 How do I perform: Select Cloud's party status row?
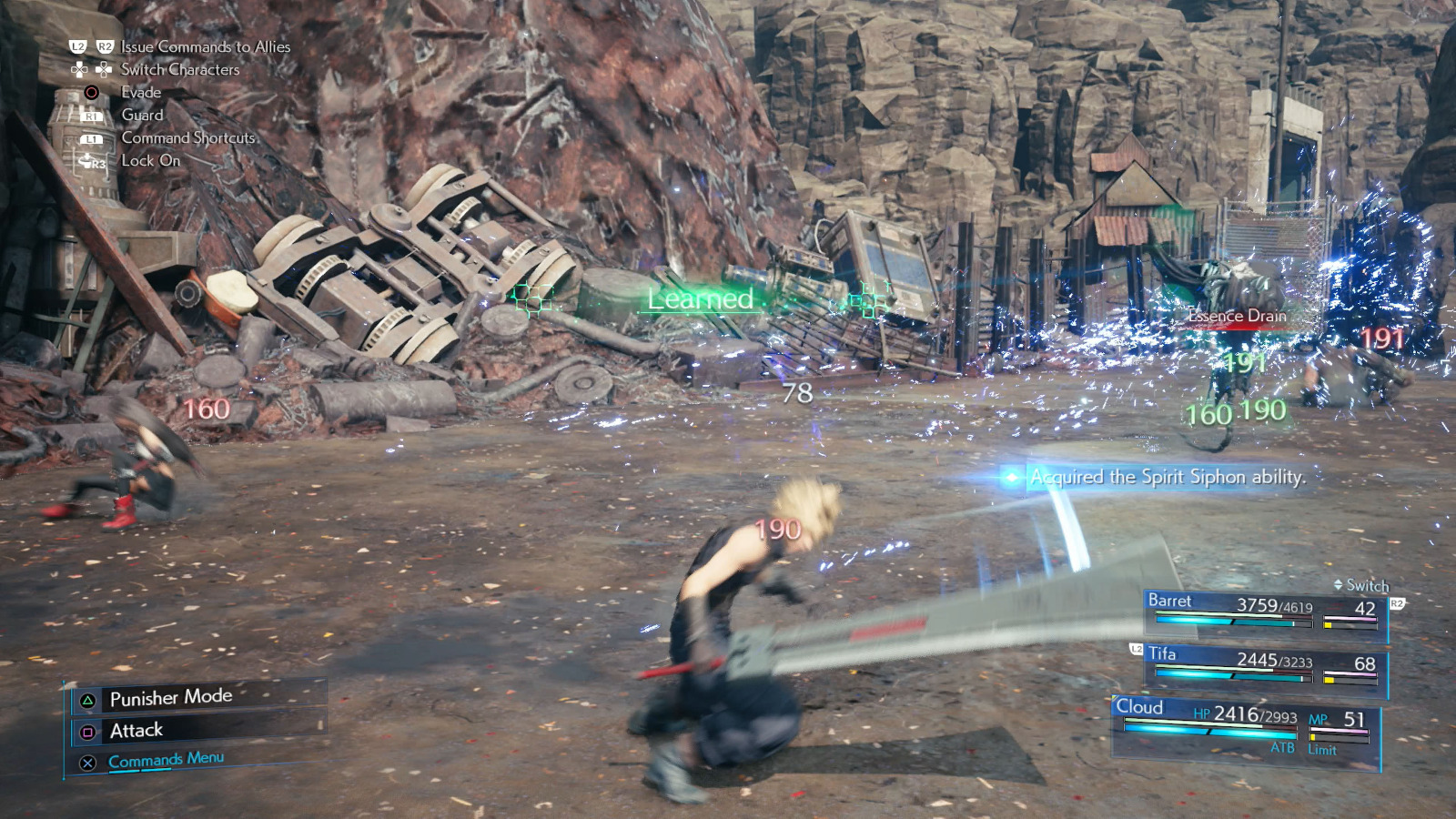coord(1247,725)
